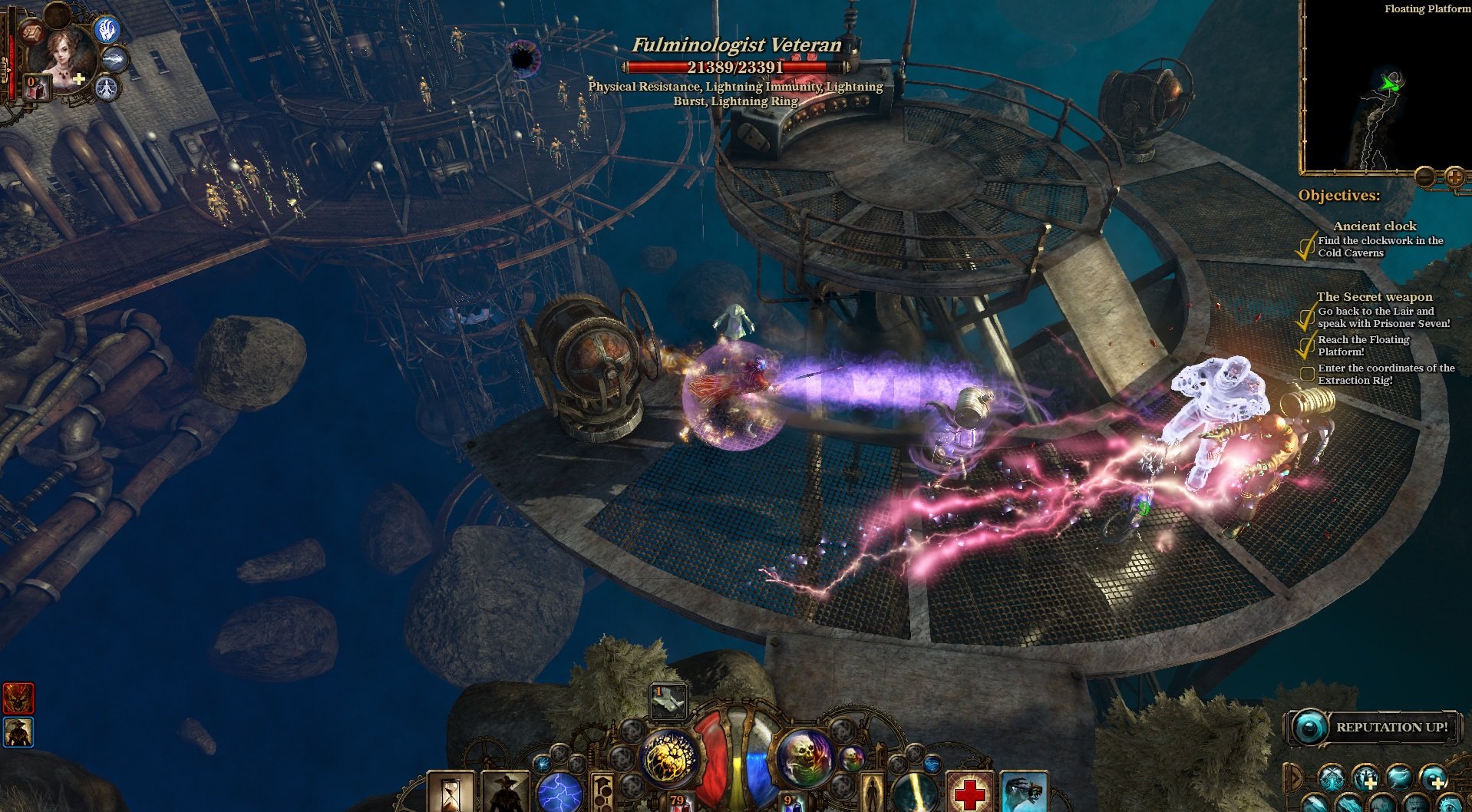The height and width of the screenshot is (812, 1472).
Task: Expand the arrow tab beside the aura icons
Action: tap(1294, 778)
